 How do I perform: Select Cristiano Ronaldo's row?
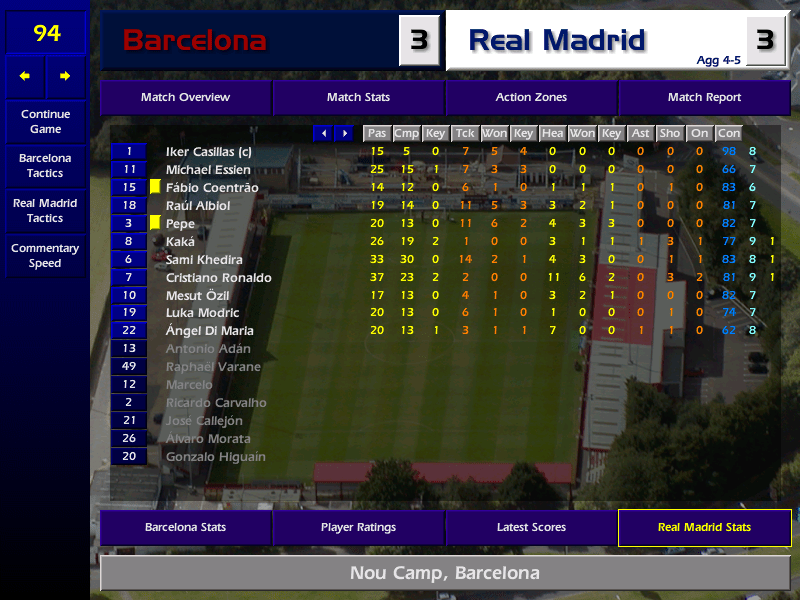click(x=218, y=278)
